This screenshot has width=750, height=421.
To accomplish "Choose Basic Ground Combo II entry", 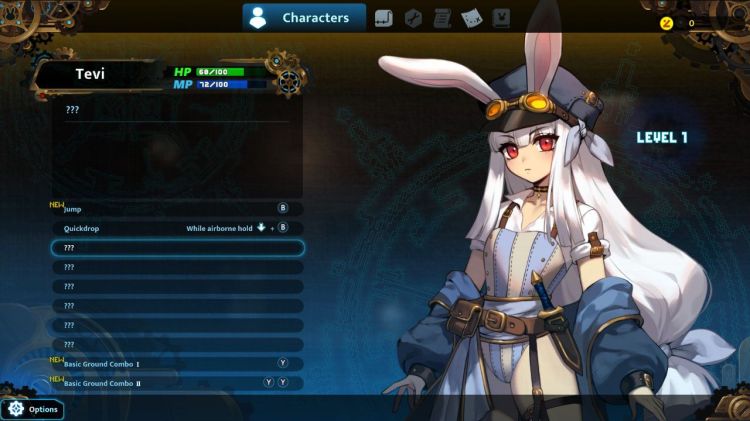I will (177, 383).
